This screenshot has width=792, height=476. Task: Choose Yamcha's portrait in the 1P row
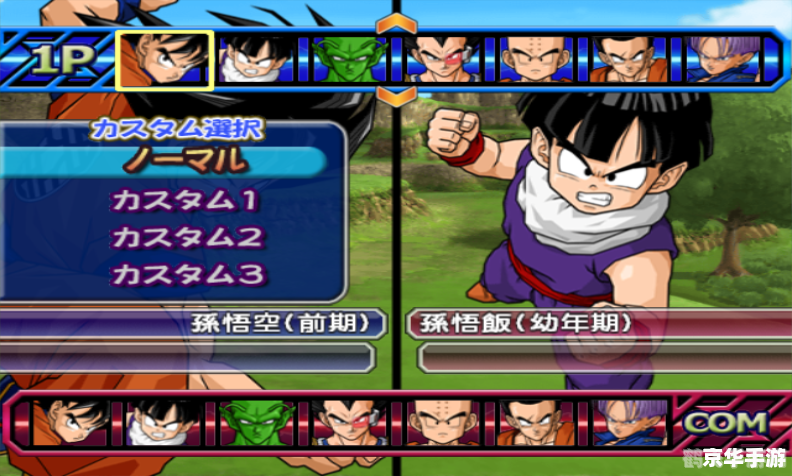[627, 59]
